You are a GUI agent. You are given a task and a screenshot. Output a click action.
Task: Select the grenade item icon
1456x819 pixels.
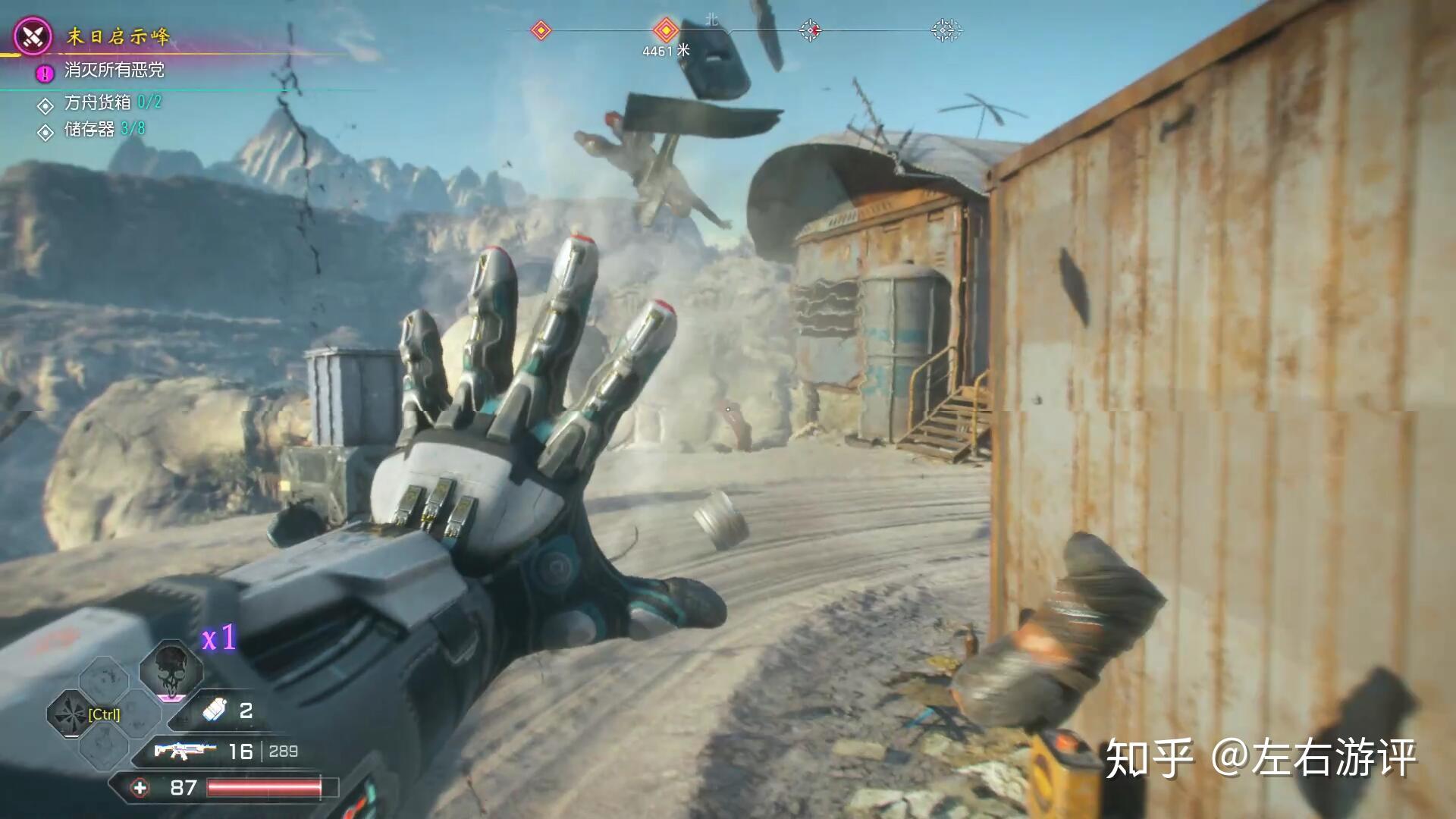pos(215,711)
